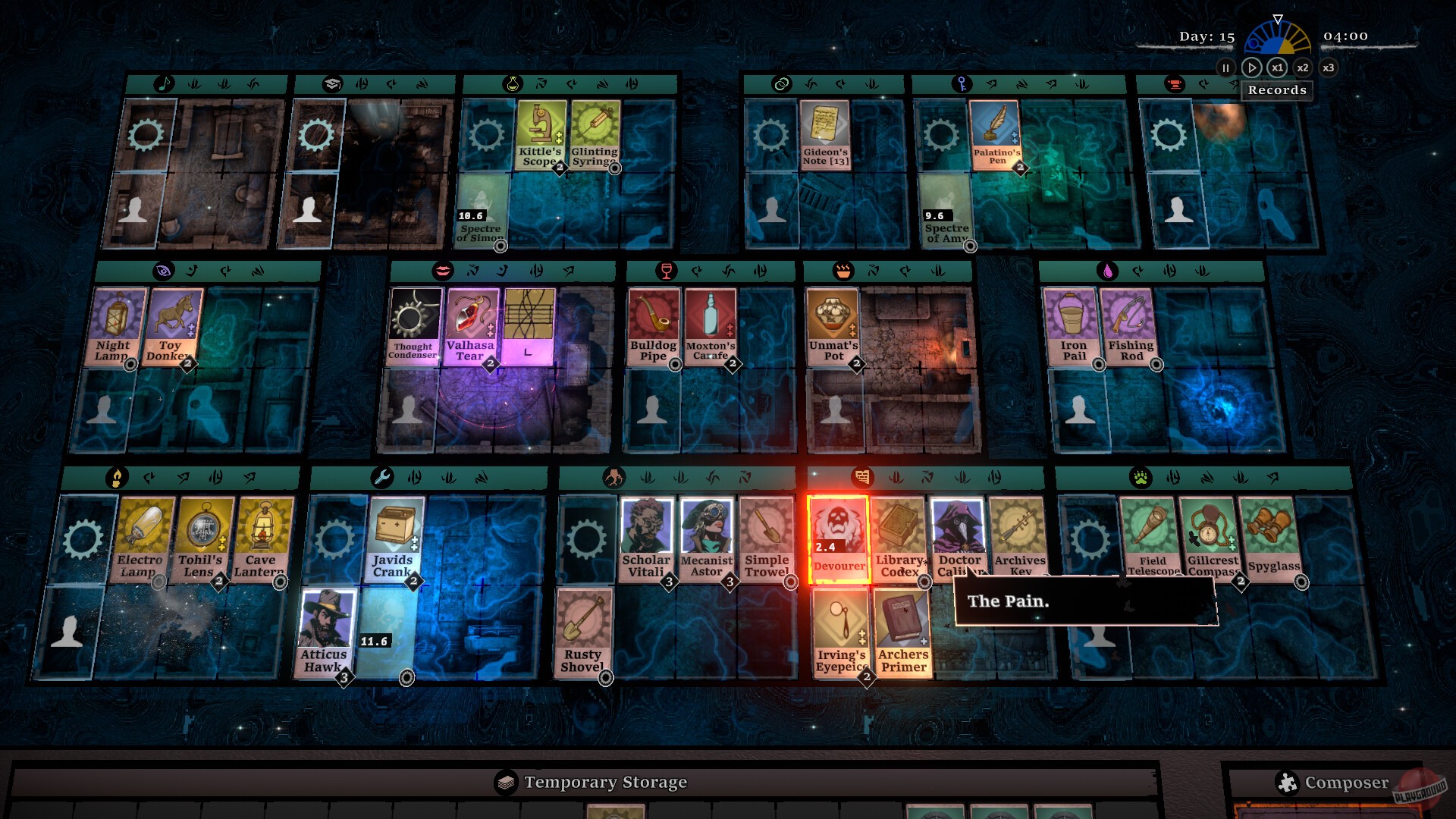
Task: Click the key icon on the room header
Action: click(x=962, y=83)
